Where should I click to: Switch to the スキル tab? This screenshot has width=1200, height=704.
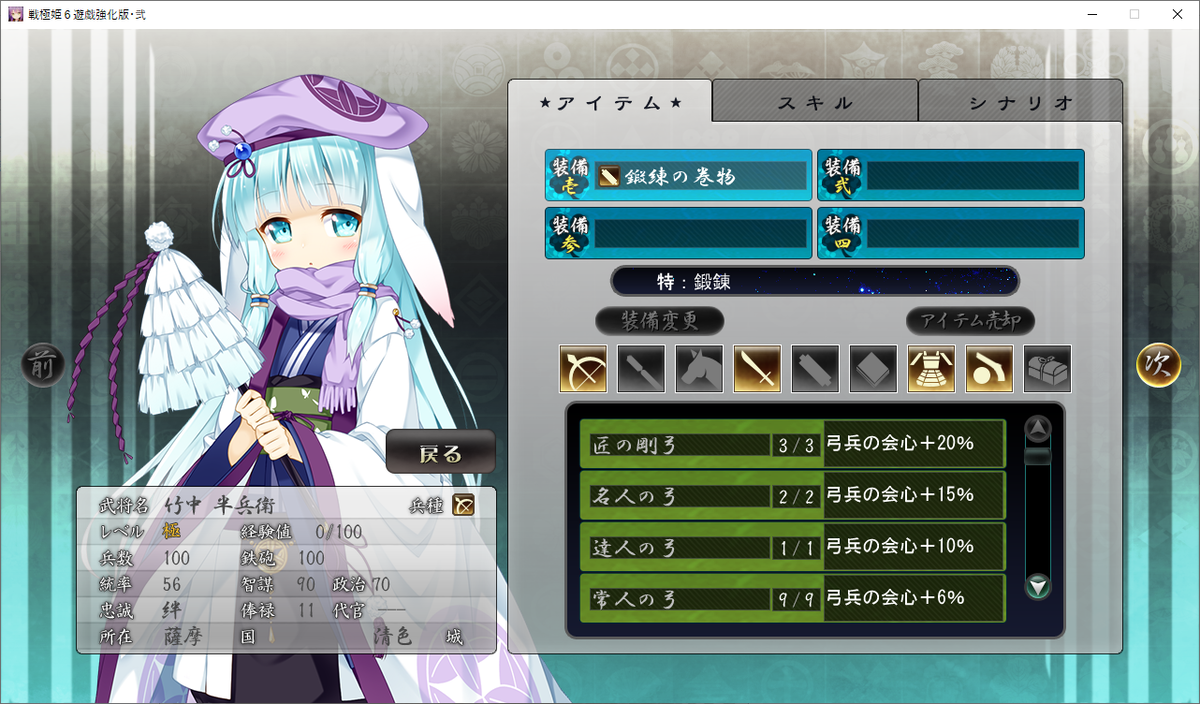(x=815, y=102)
